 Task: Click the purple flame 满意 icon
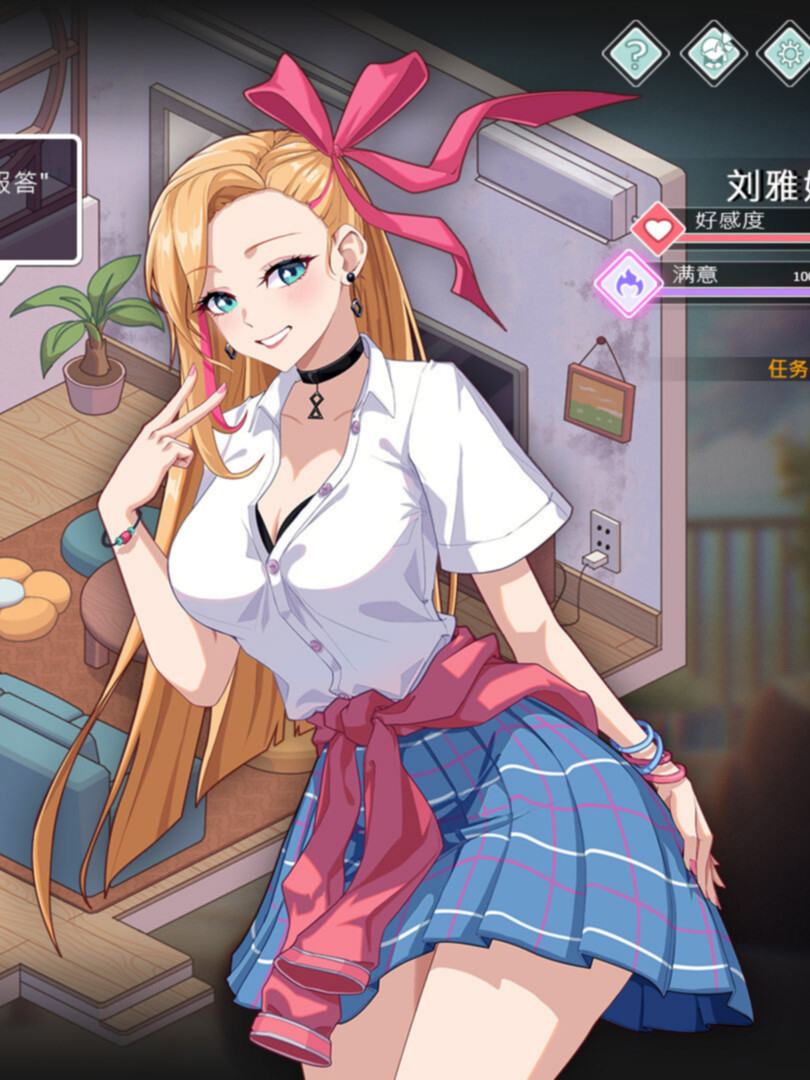629,284
